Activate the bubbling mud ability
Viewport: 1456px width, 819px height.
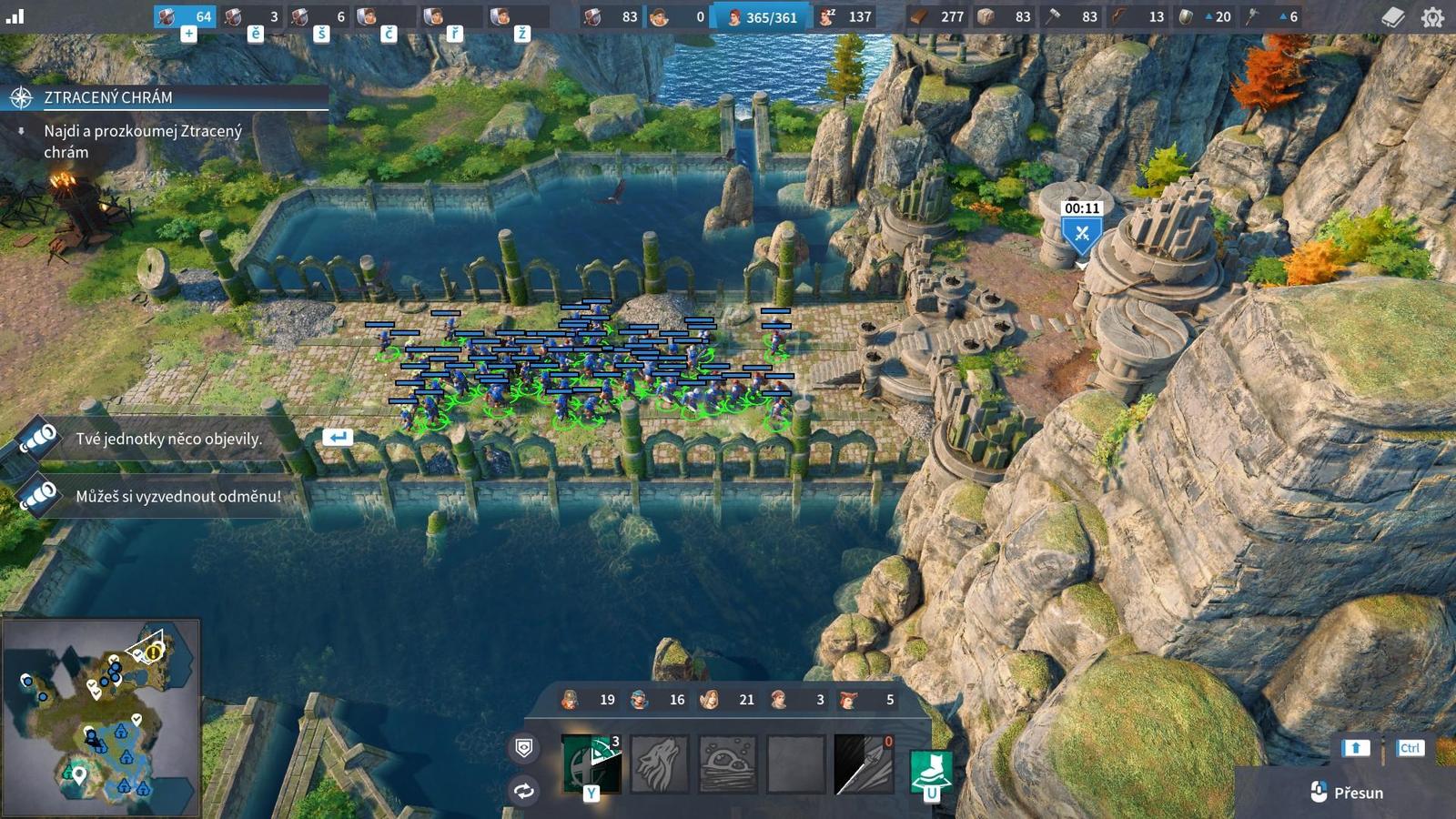pyautogui.click(x=727, y=763)
